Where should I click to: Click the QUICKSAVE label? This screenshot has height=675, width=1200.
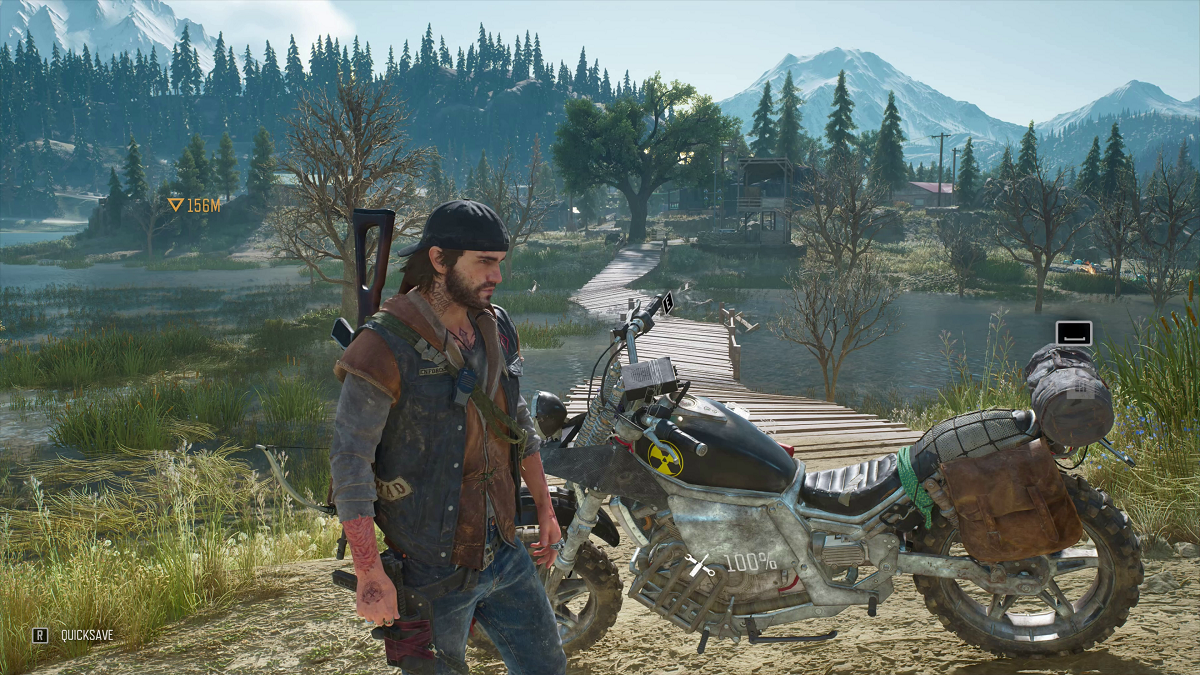click(x=86, y=634)
